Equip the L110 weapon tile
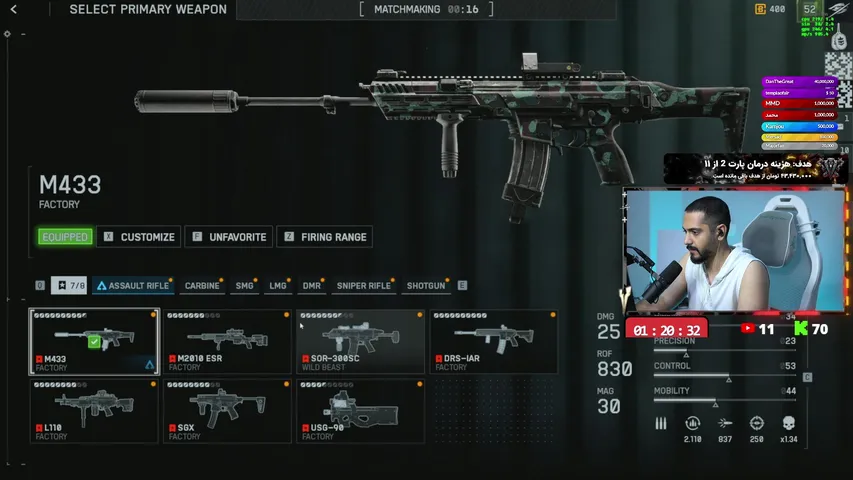Viewport: 853px width, 480px height. (94, 410)
